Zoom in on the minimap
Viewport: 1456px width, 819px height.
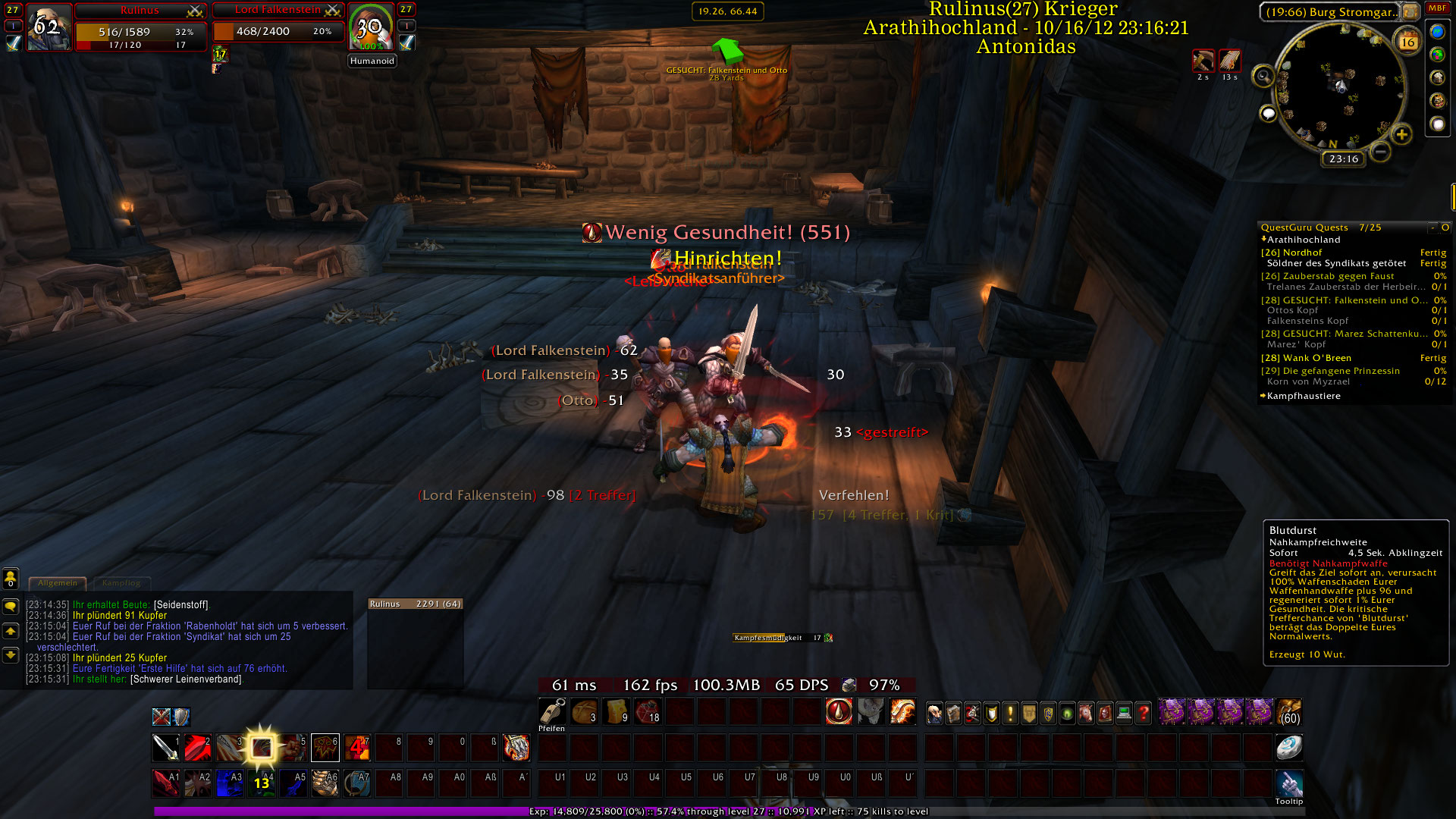click(x=1401, y=135)
